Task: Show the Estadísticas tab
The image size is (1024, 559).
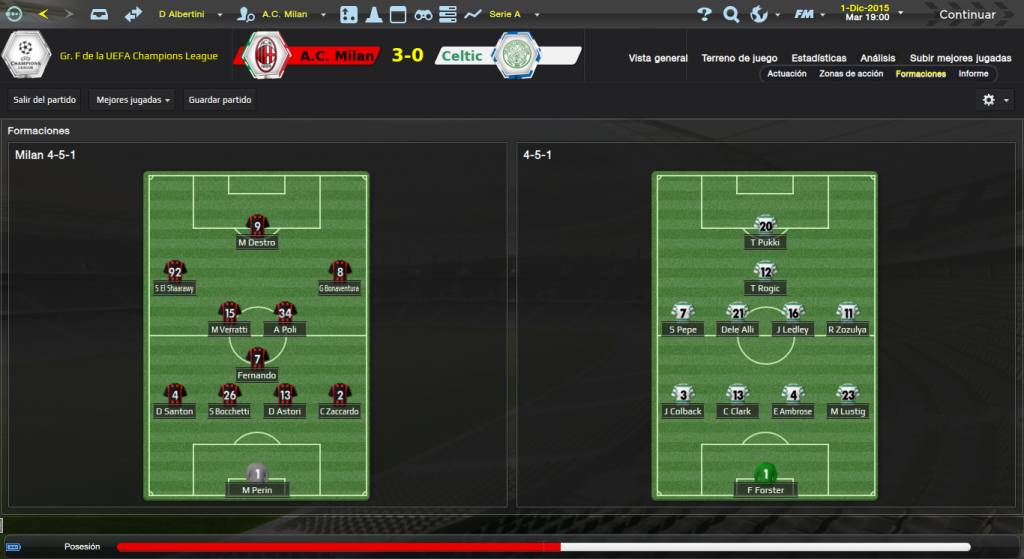Action: (x=818, y=58)
